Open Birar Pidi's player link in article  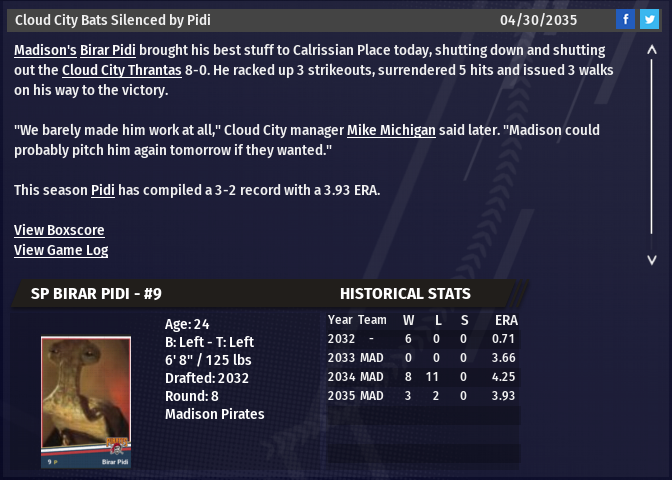pos(108,50)
